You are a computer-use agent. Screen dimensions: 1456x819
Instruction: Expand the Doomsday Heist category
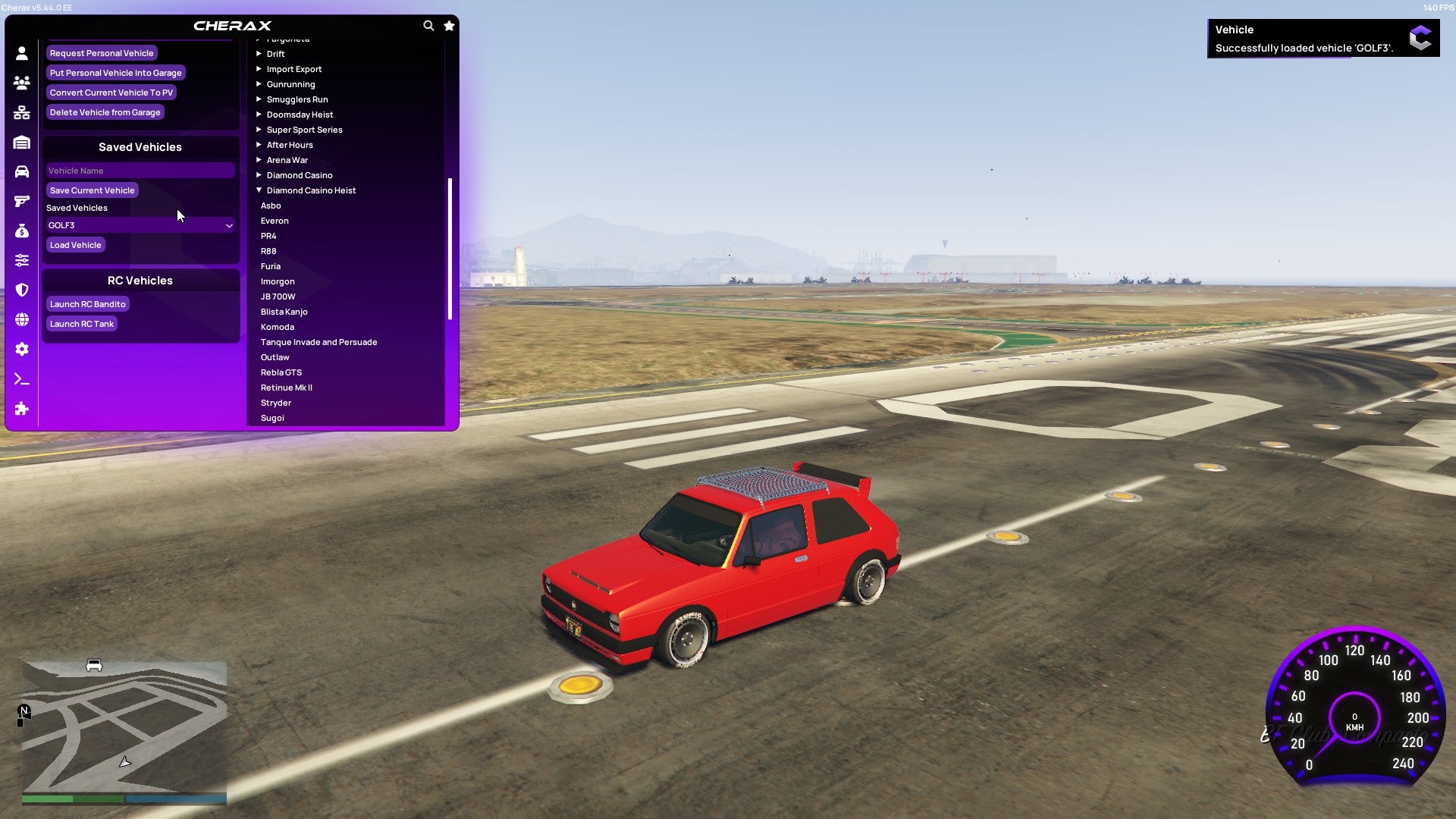(x=299, y=115)
